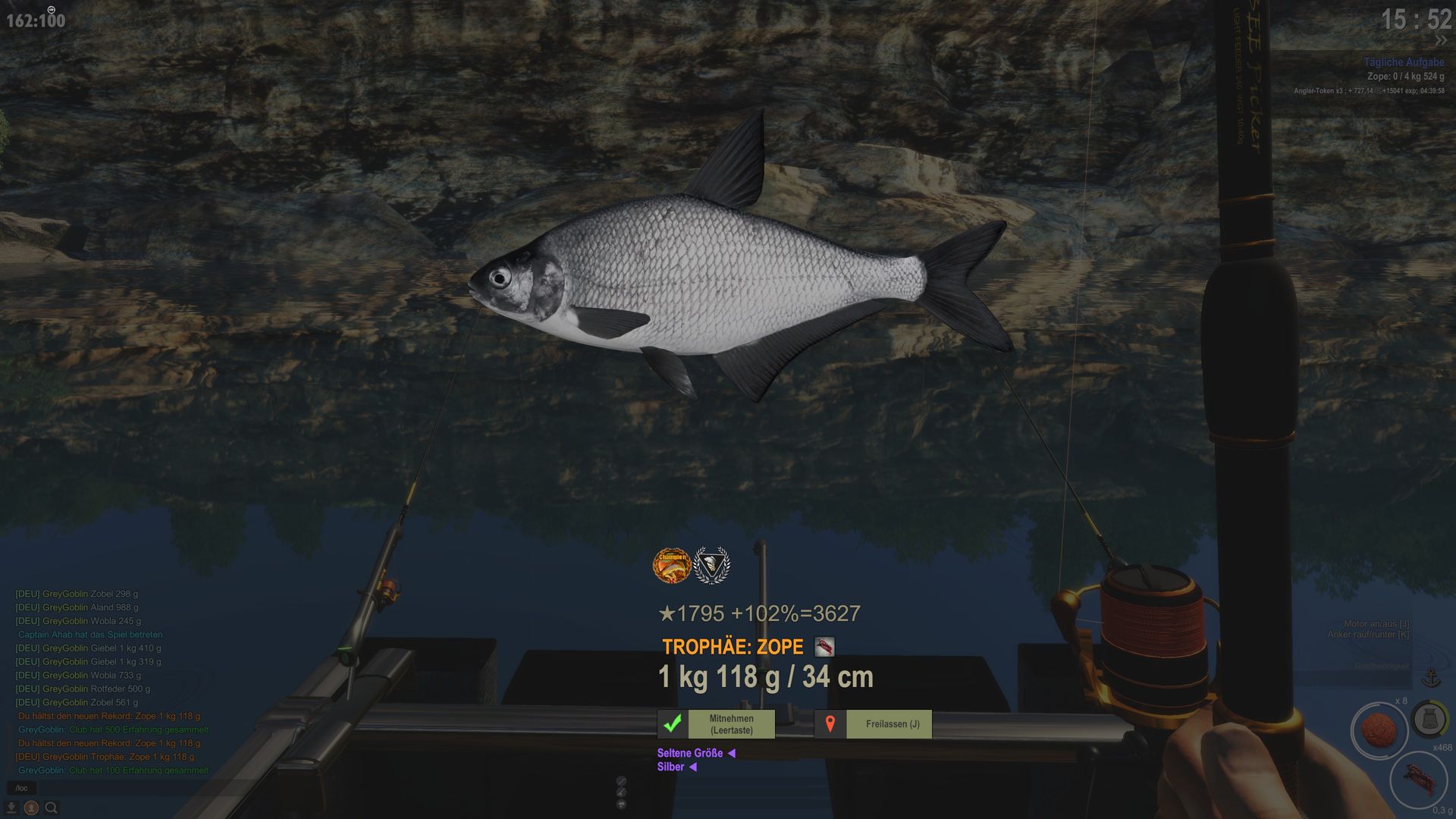
Task: Click the chat input field
Action: (x=114, y=789)
